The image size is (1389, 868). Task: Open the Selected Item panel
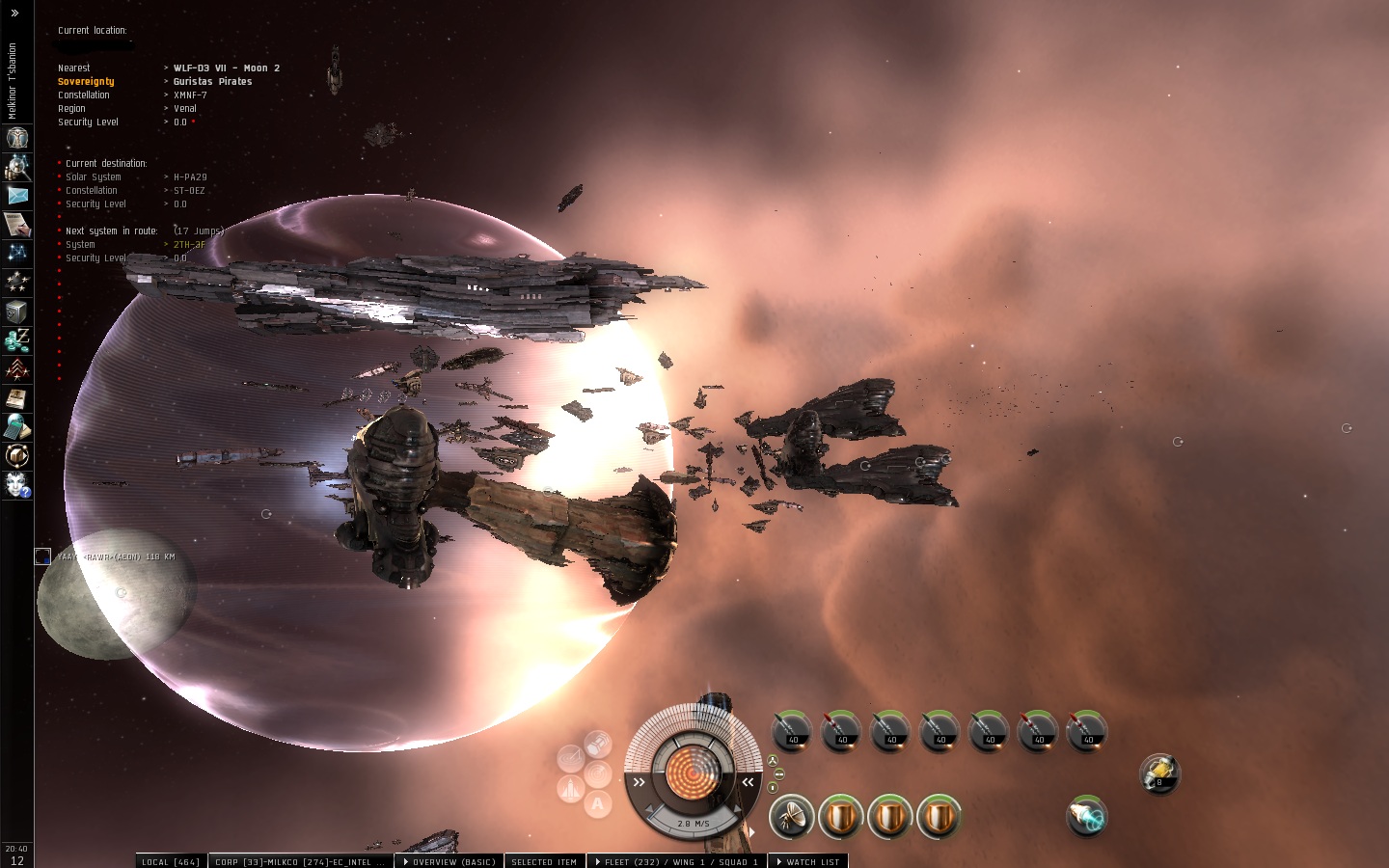544,861
